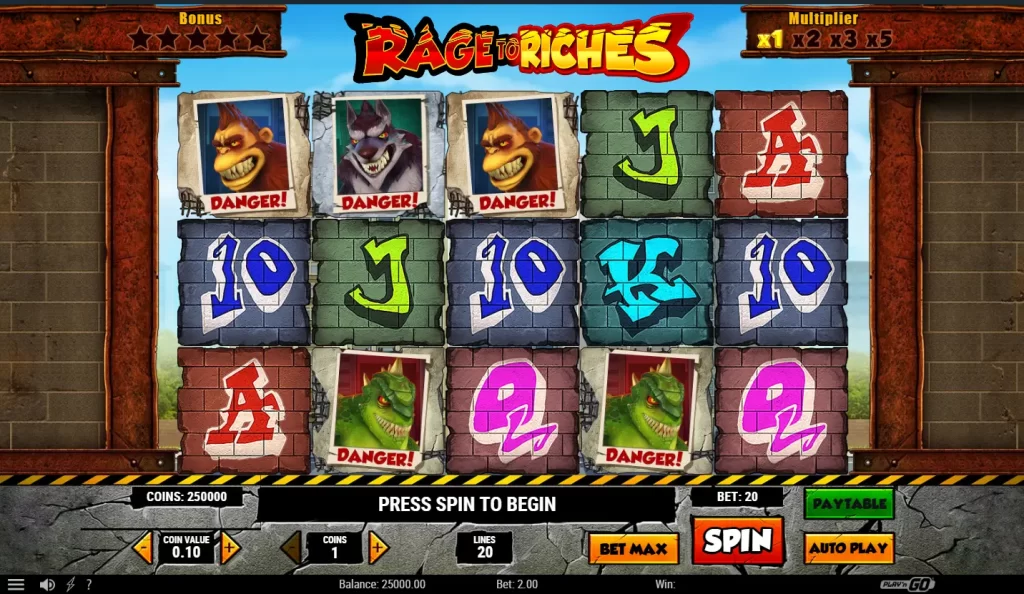Open the hamburger menu in the bottom bar
This screenshot has height=594, width=1024.
[x=15, y=584]
